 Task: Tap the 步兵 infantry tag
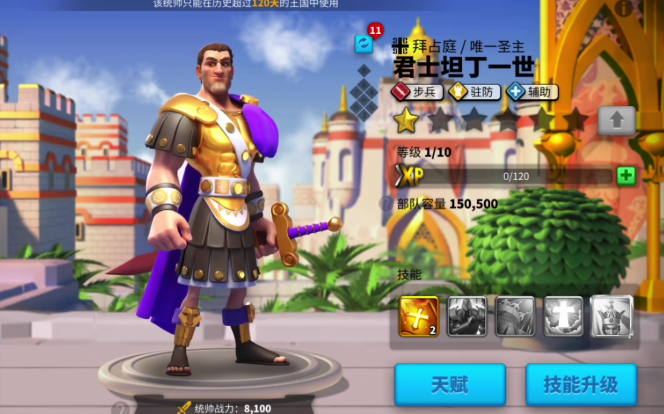(x=416, y=92)
